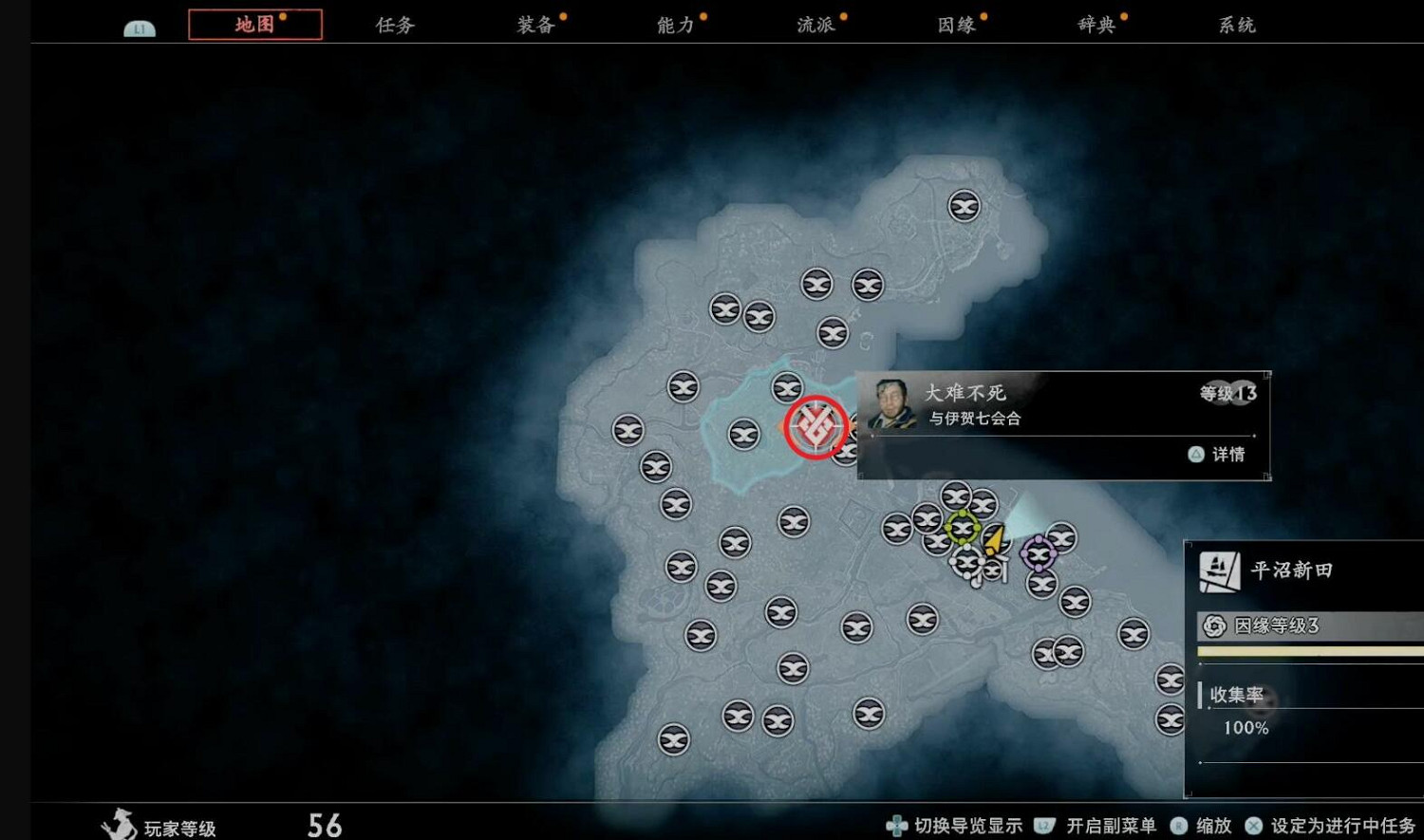The height and width of the screenshot is (840, 1424).
Task: Open 开启副菜单 sub menu
Action: click(x=1111, y=826)
